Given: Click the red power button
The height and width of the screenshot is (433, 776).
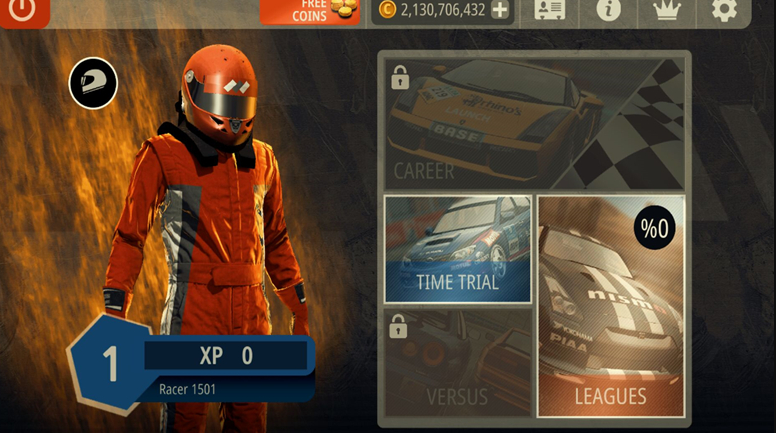Looking at the screenshot, I should tap(22, 11).
